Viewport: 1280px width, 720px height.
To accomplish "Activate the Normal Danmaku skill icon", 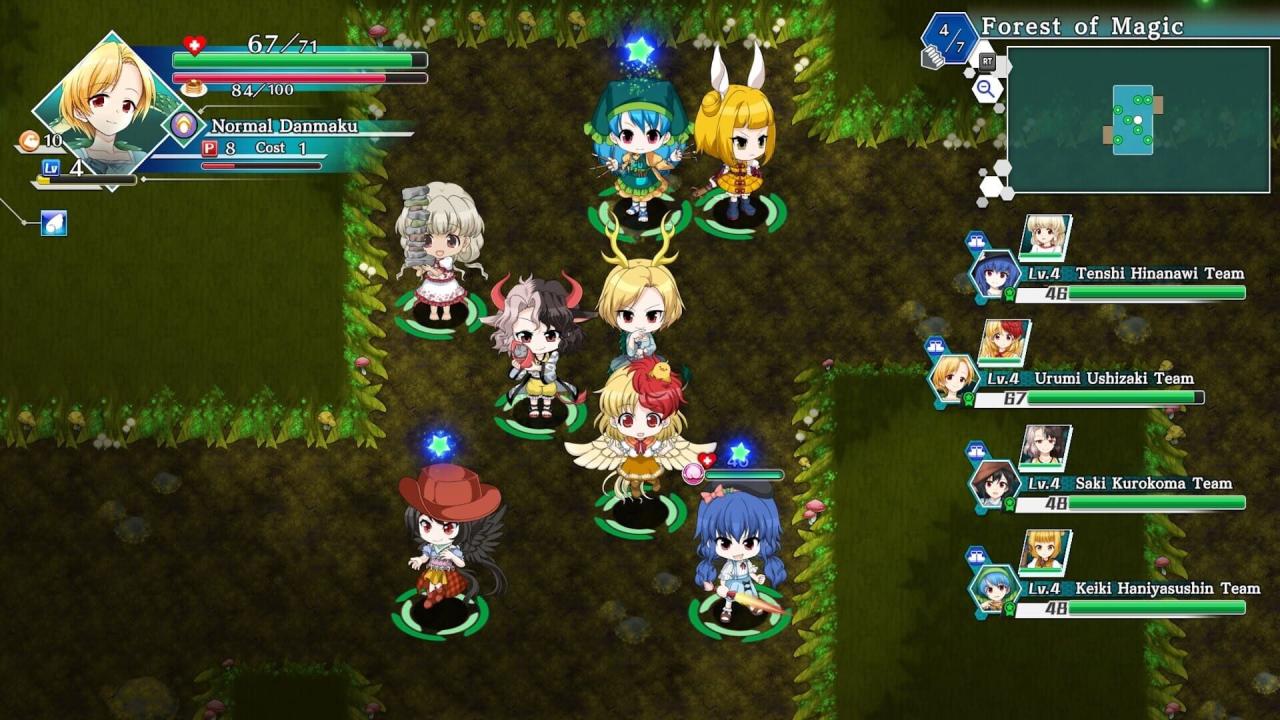I will point(184,126).
